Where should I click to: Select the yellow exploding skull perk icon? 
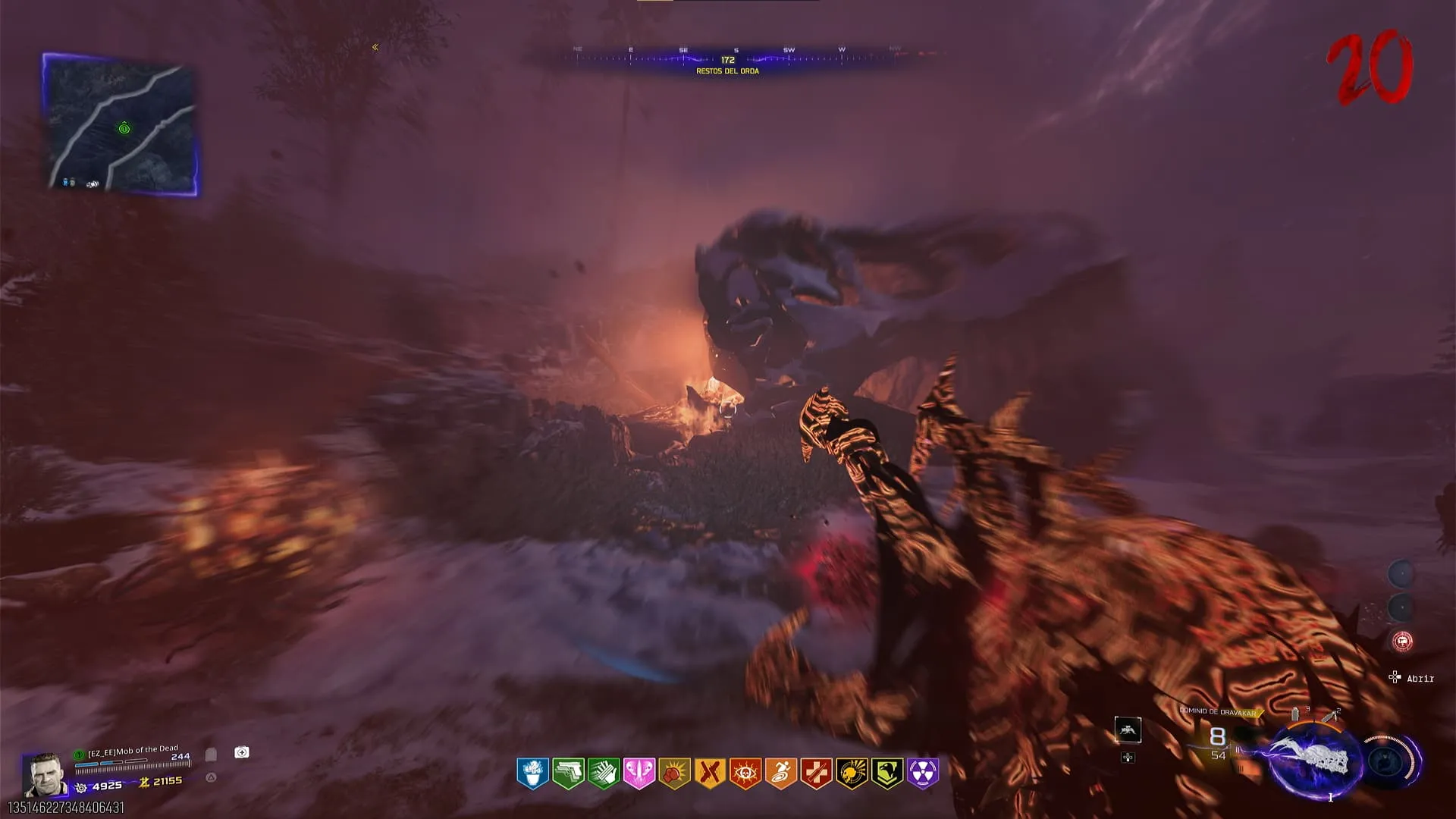click(852, 773)
